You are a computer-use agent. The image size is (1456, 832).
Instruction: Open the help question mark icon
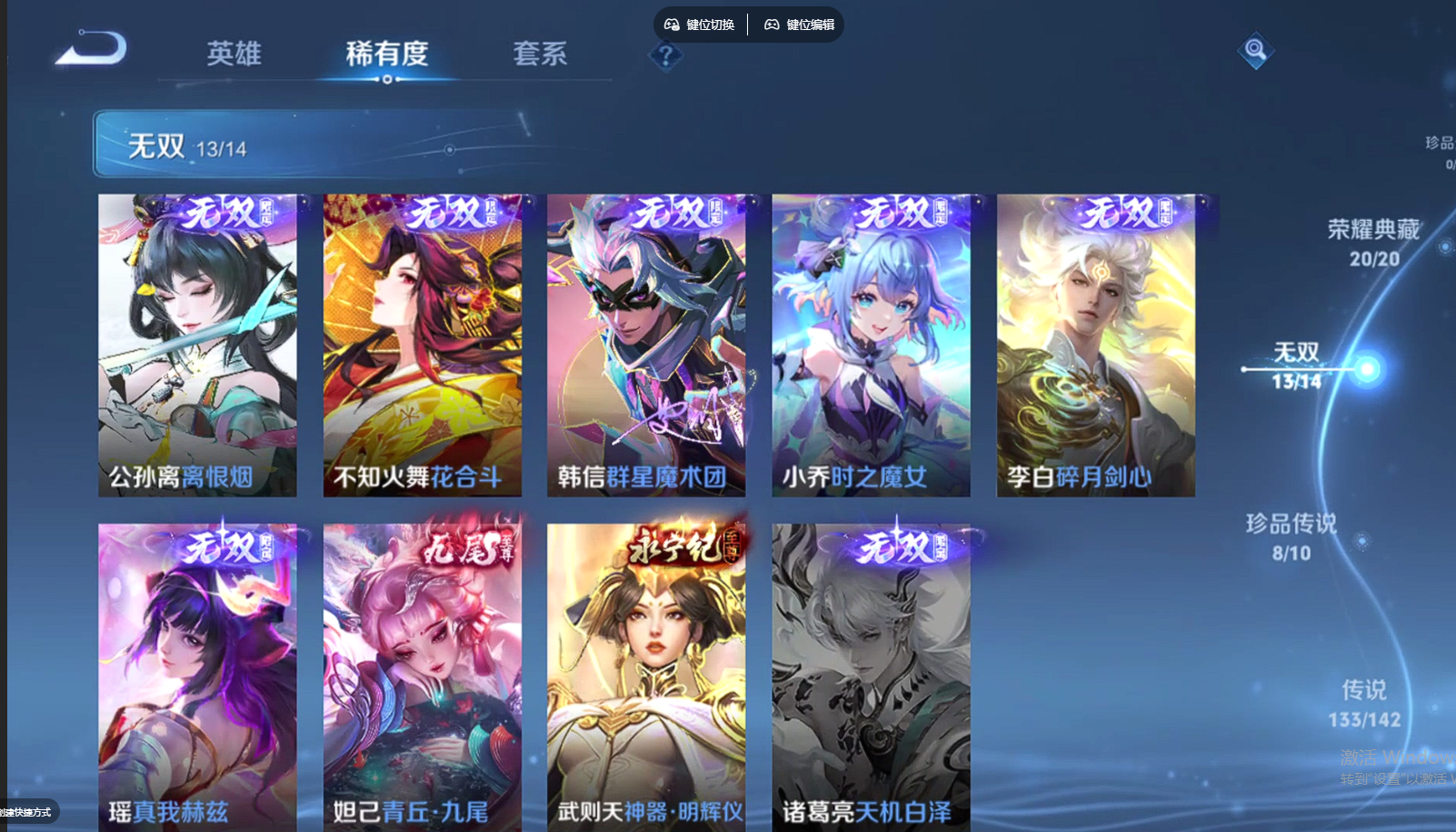tap(667, 56)
